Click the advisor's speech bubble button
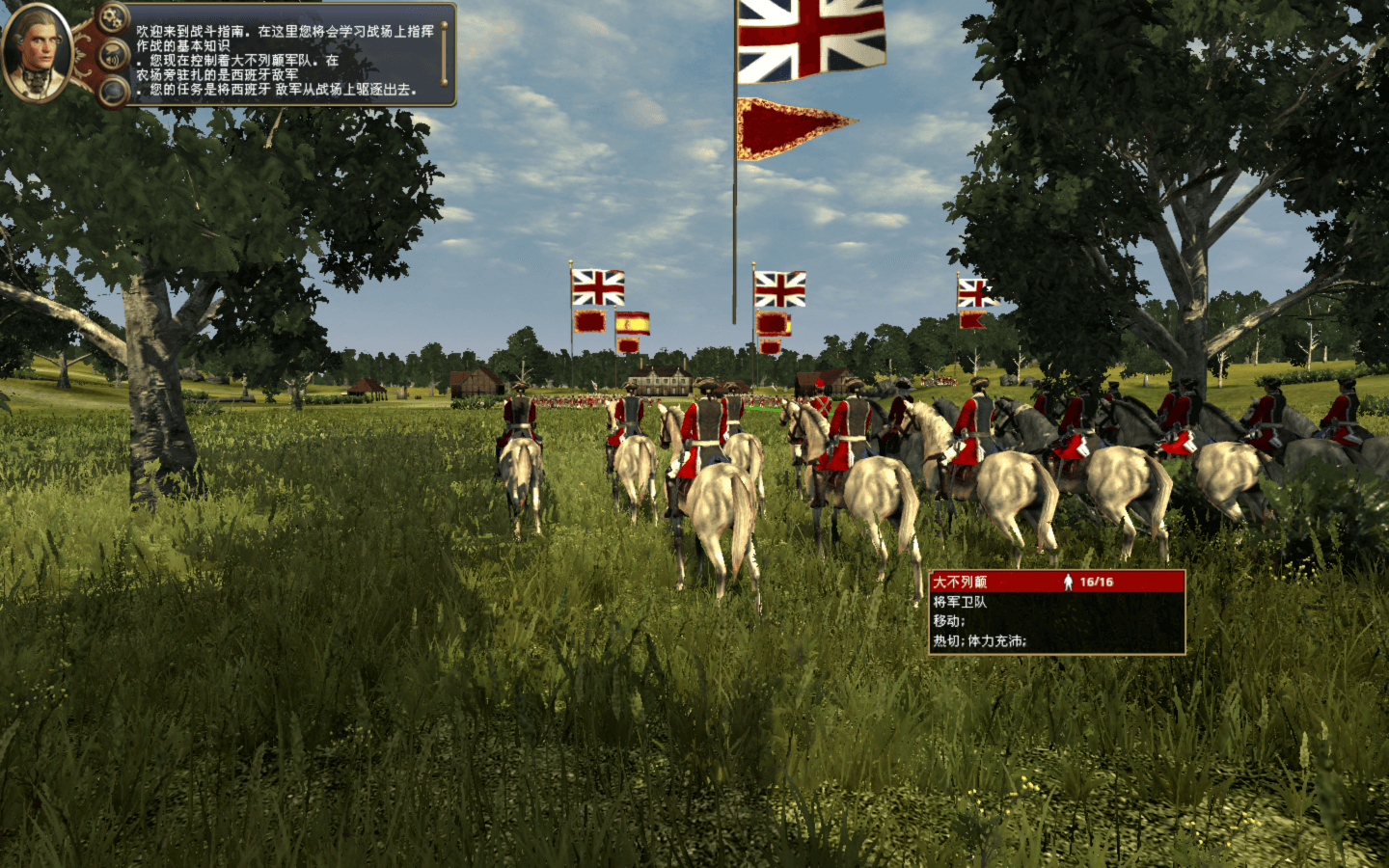The image size is (1389, 868). tap(113, 92)
